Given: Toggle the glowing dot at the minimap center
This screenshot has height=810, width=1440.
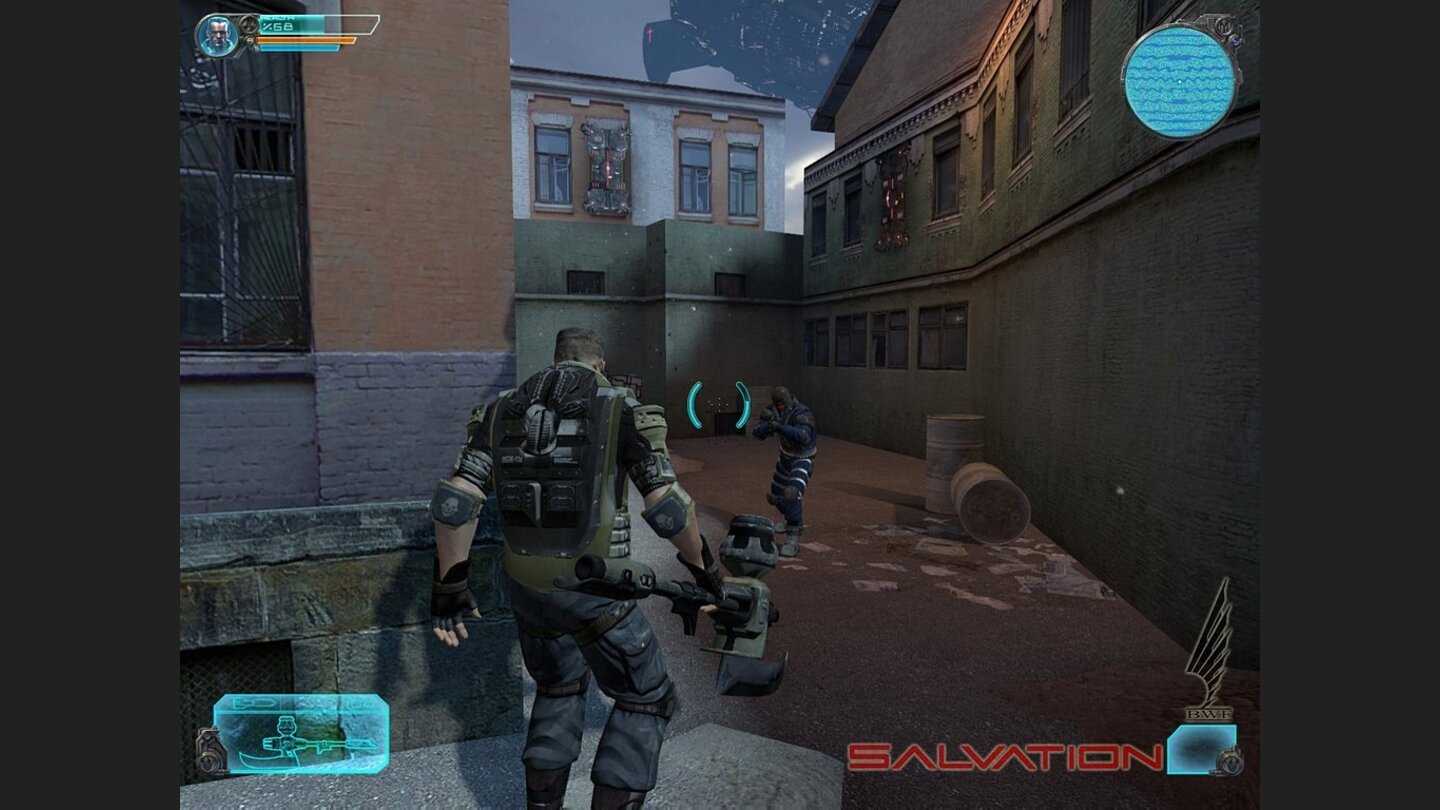Looking at the screenshot, I should (1180, 81).
